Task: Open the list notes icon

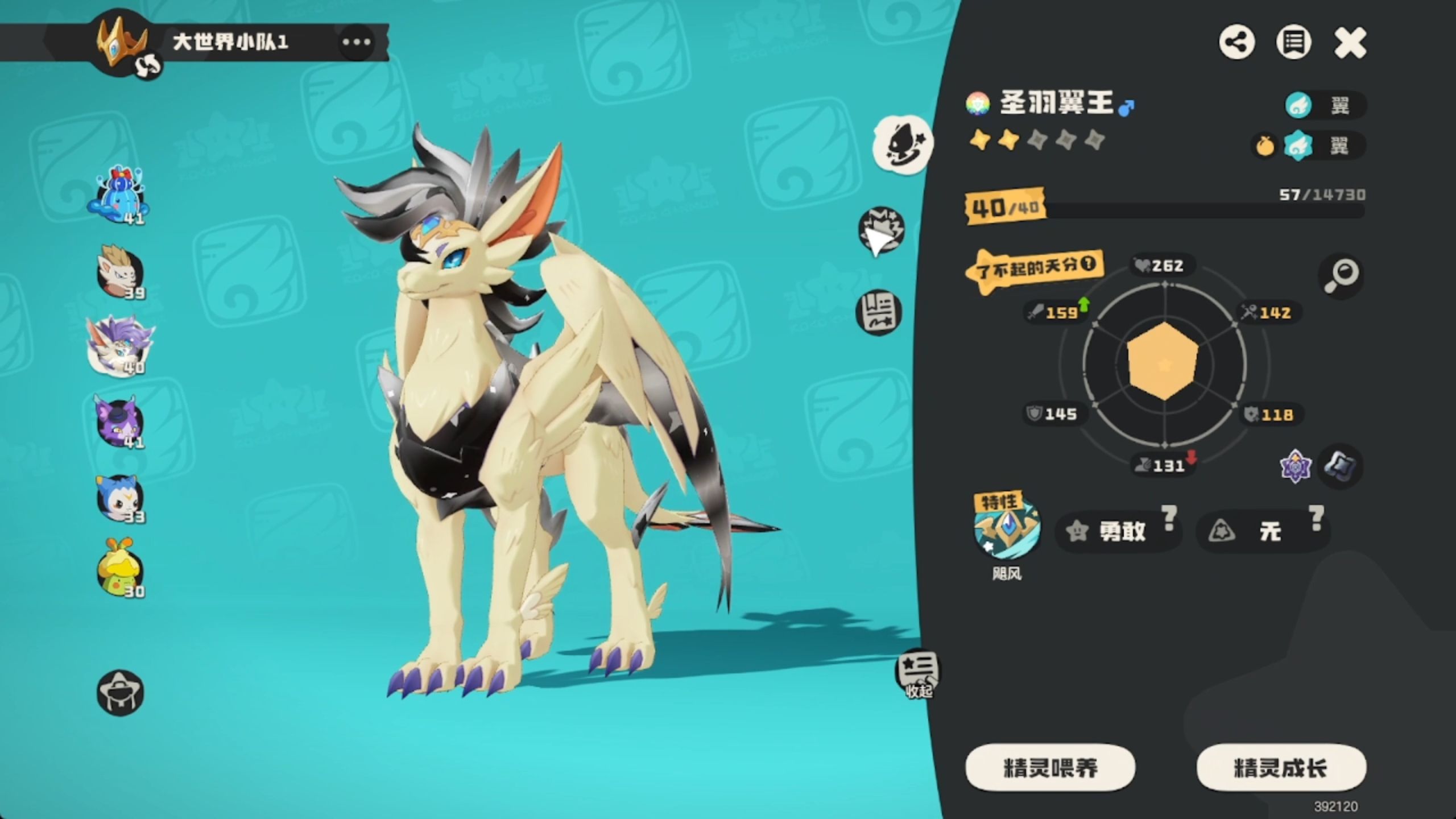Action: (1293, 43)
